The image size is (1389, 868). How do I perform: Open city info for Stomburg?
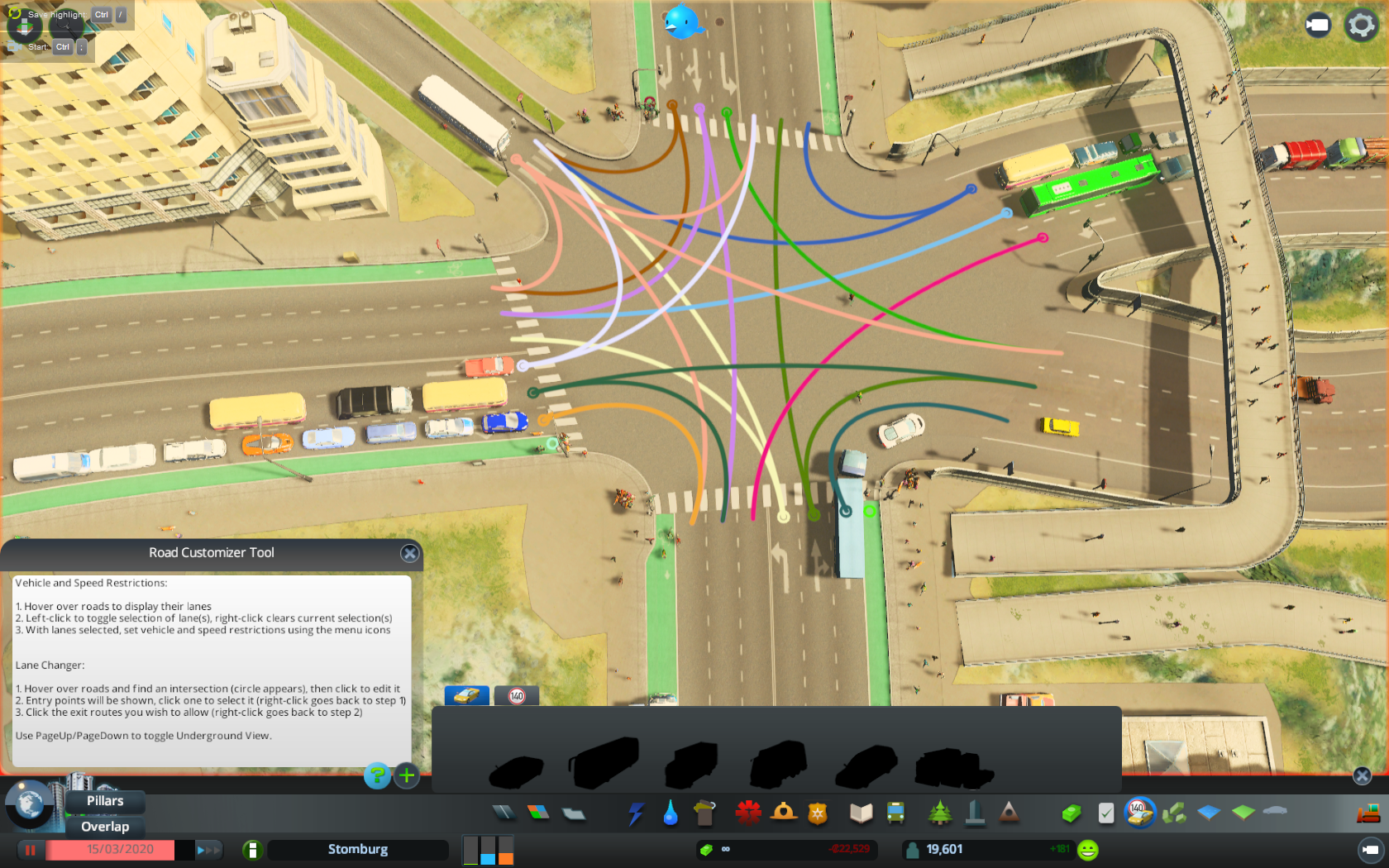[357, 849]
